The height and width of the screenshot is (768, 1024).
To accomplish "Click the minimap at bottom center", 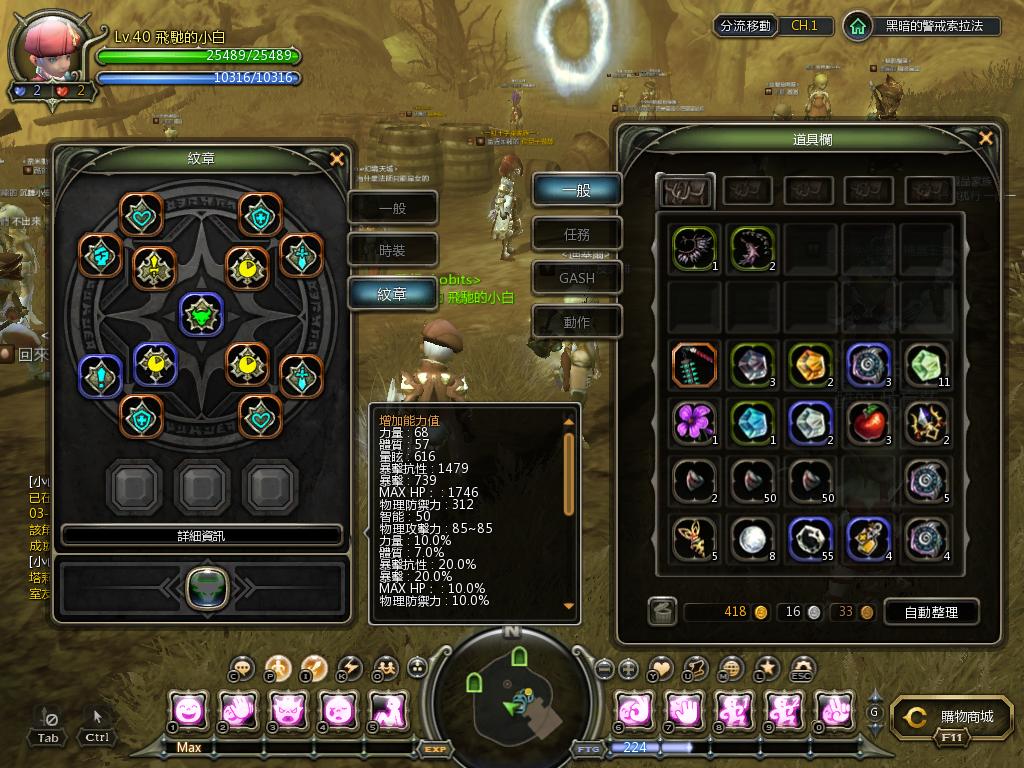I will tap(511, 693).
